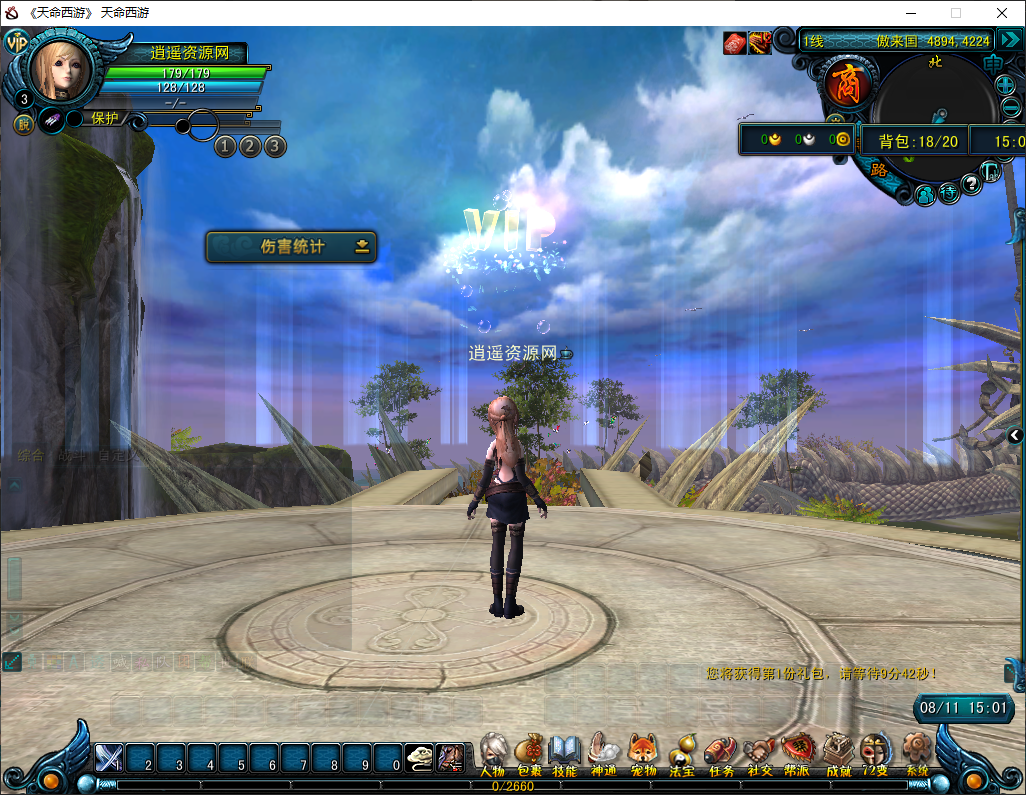Zoom out the minimap with minus button

1010,108
